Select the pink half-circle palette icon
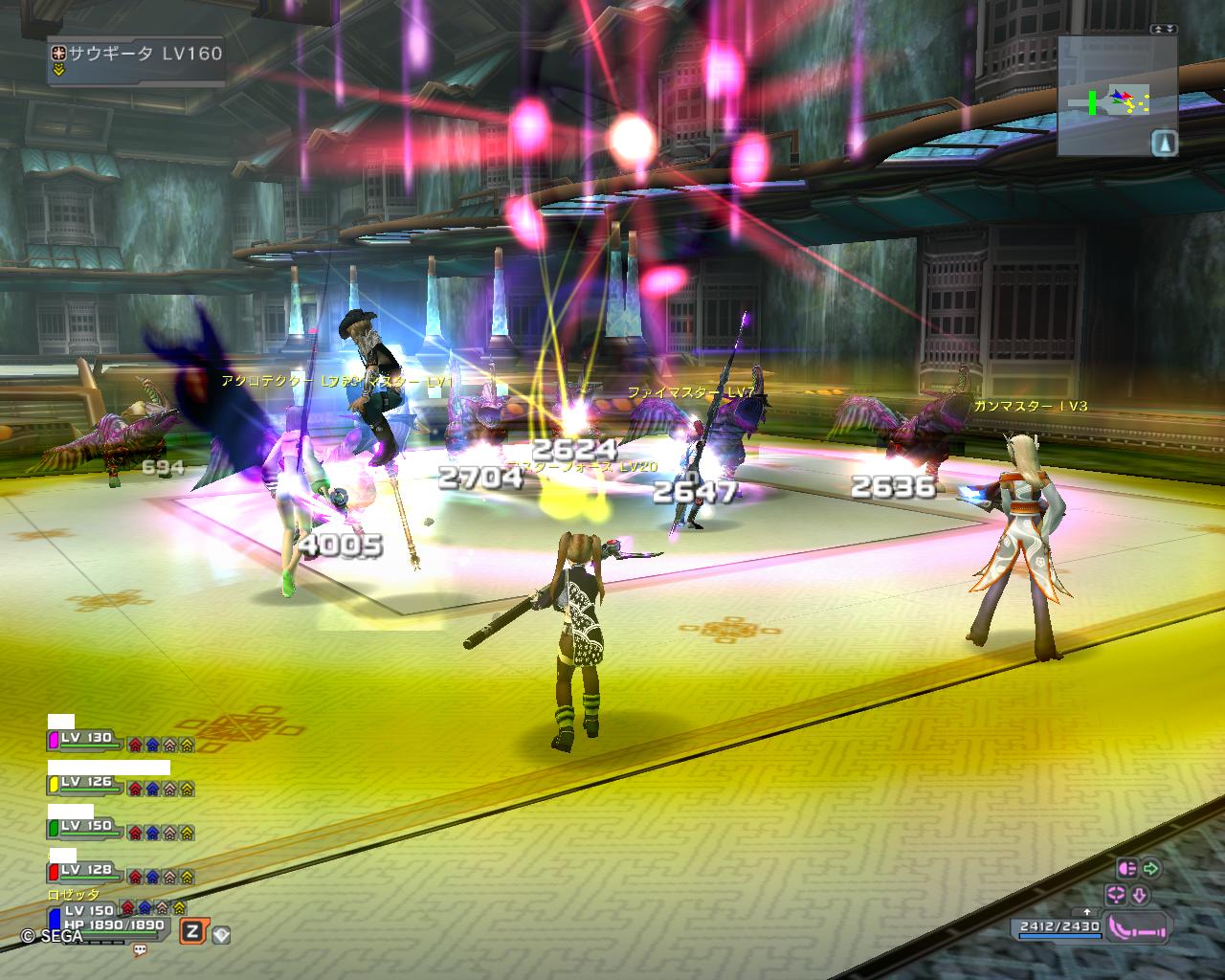Screen dimensions: 1225x980 [x=1126, y=869]
